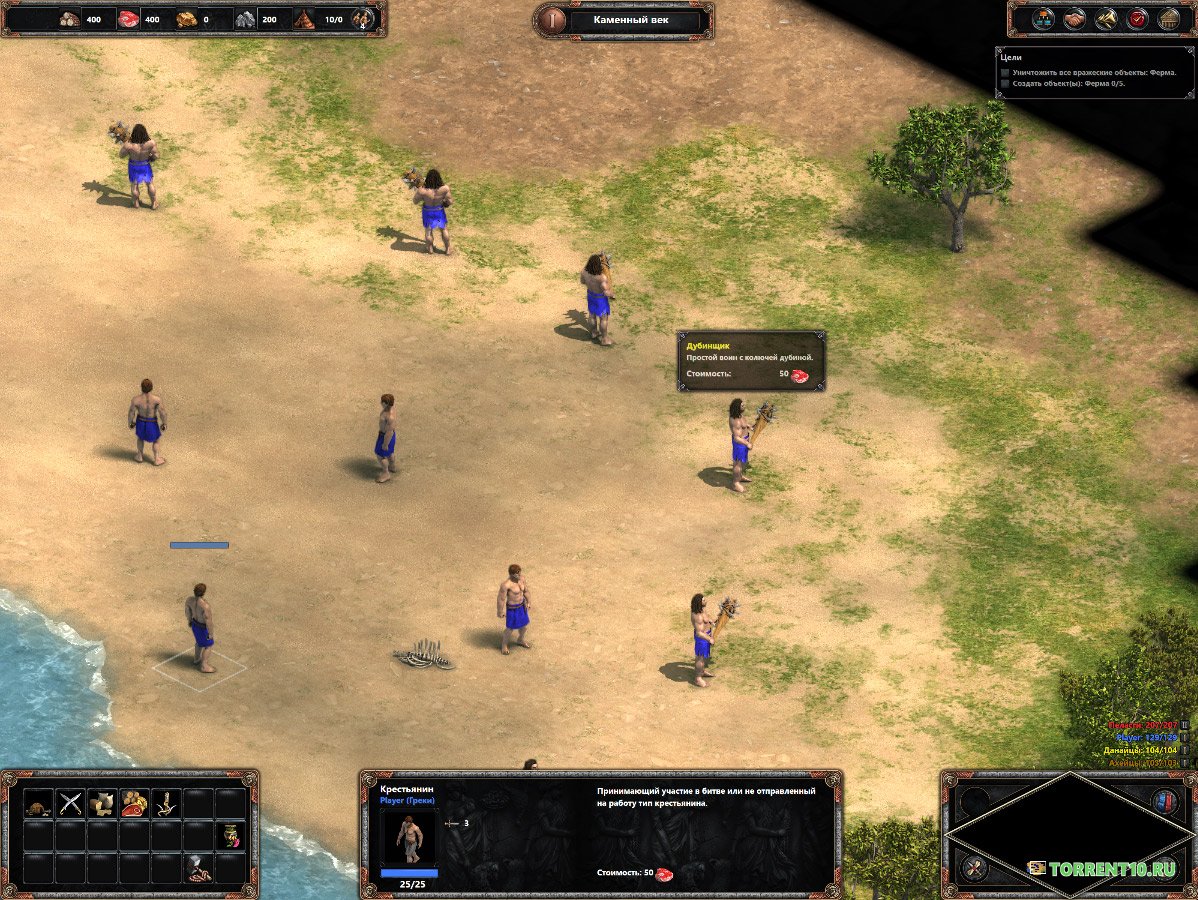Click the idle villager button beside population
Viewport: 1198px width, 900px height.
tap(364, 19)
